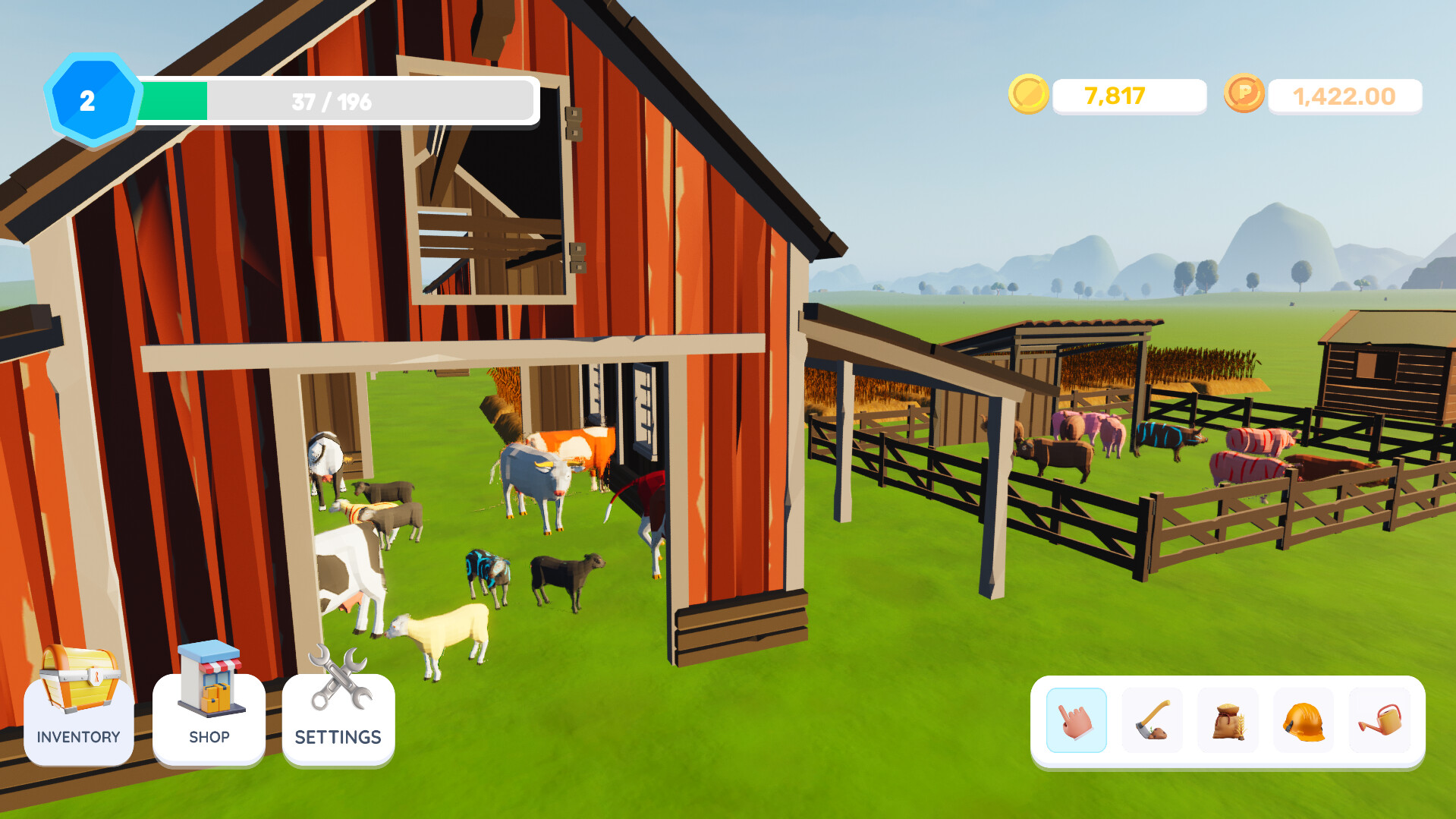Select the watering can tool
The image size is (1456, 819).
click(x=1381, y=720)
